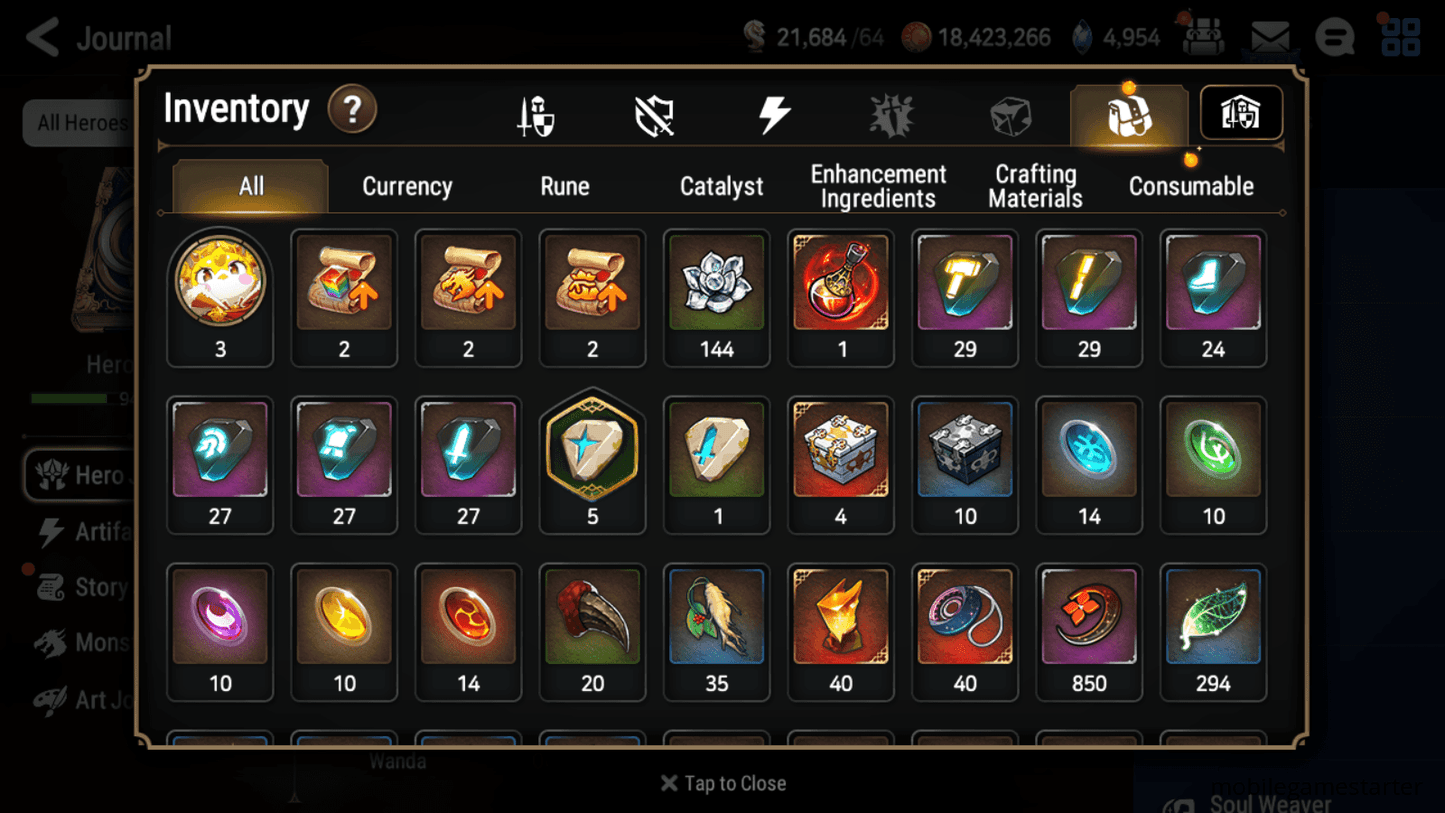The image size is (1445, 813).
Task: Open the chat speech bubble icon
Action: [x=1334, y=37]
